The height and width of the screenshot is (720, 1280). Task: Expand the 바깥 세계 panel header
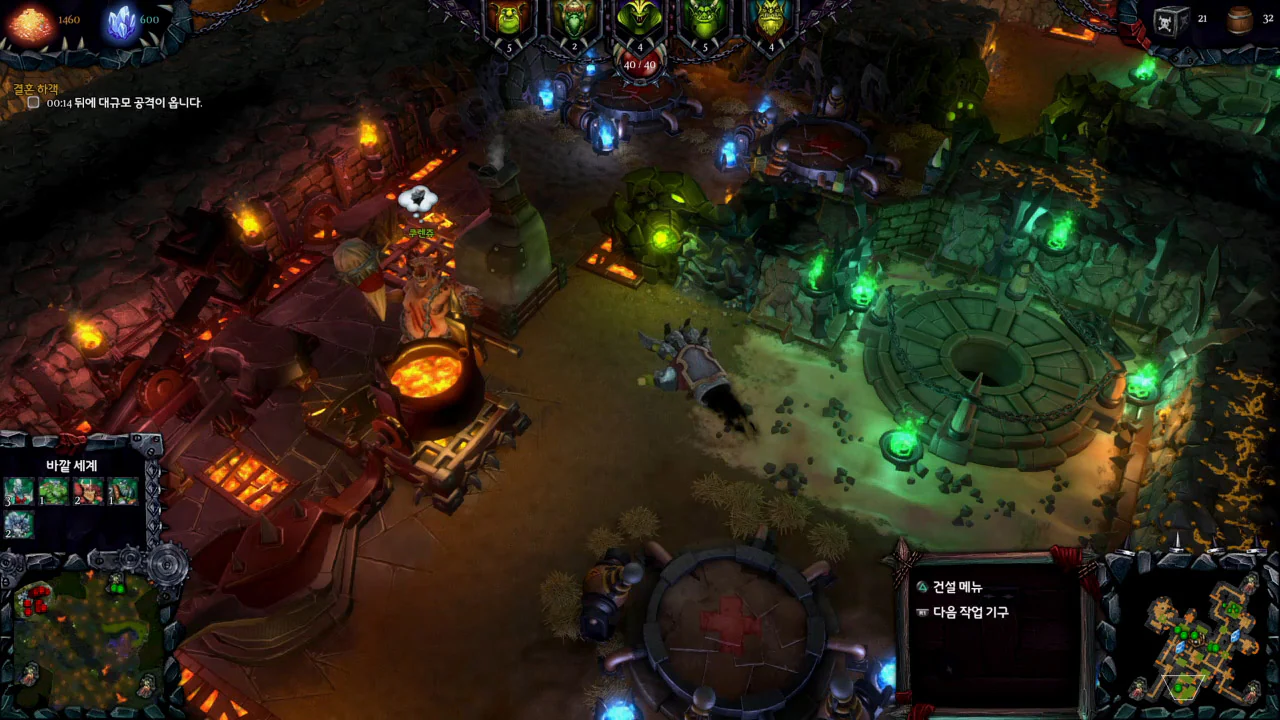coord(72,467)
